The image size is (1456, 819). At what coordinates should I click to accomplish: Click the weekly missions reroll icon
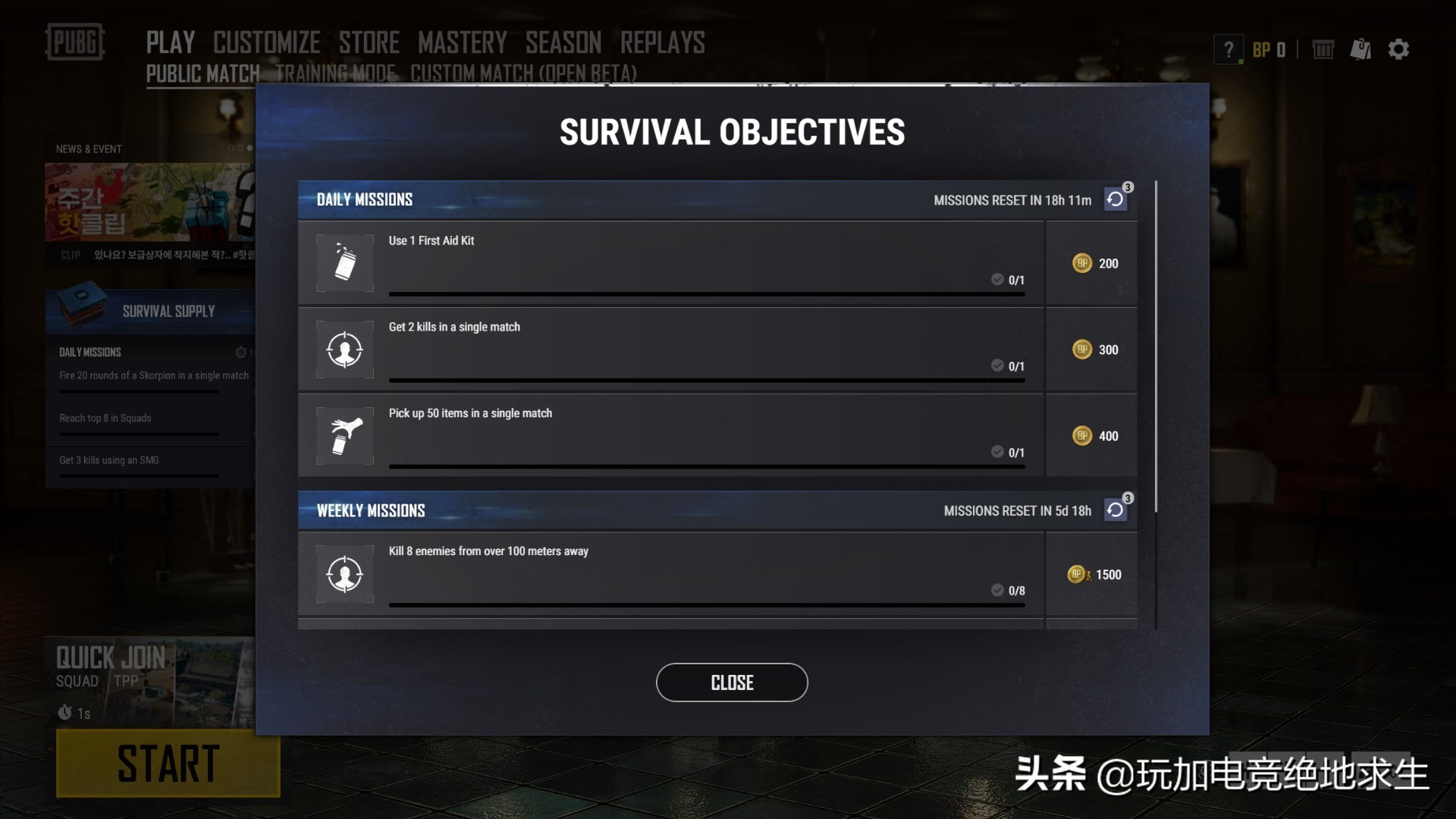[1114, 510]
